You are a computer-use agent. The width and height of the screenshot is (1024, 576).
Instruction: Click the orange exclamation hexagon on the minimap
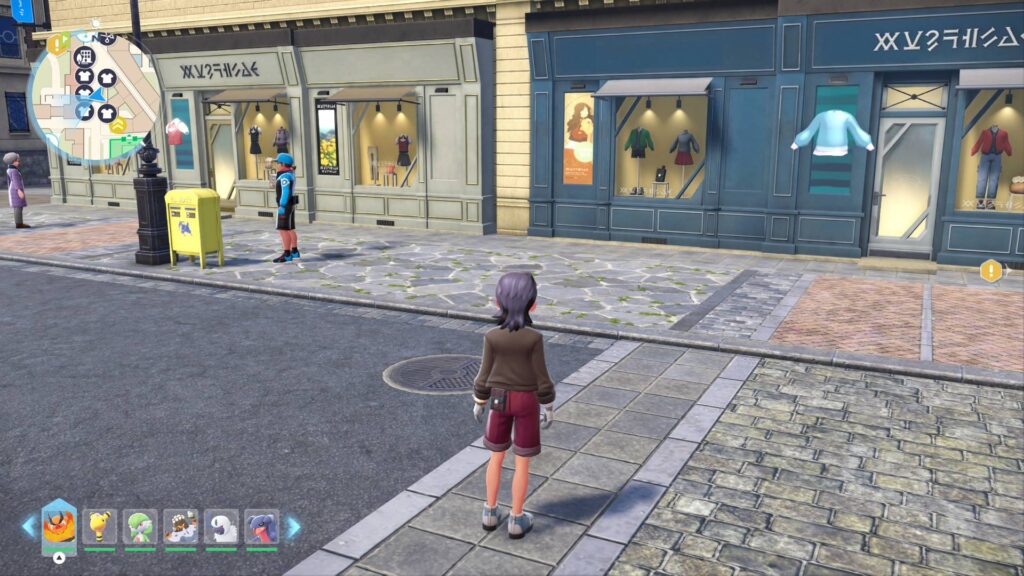(56, 44)
